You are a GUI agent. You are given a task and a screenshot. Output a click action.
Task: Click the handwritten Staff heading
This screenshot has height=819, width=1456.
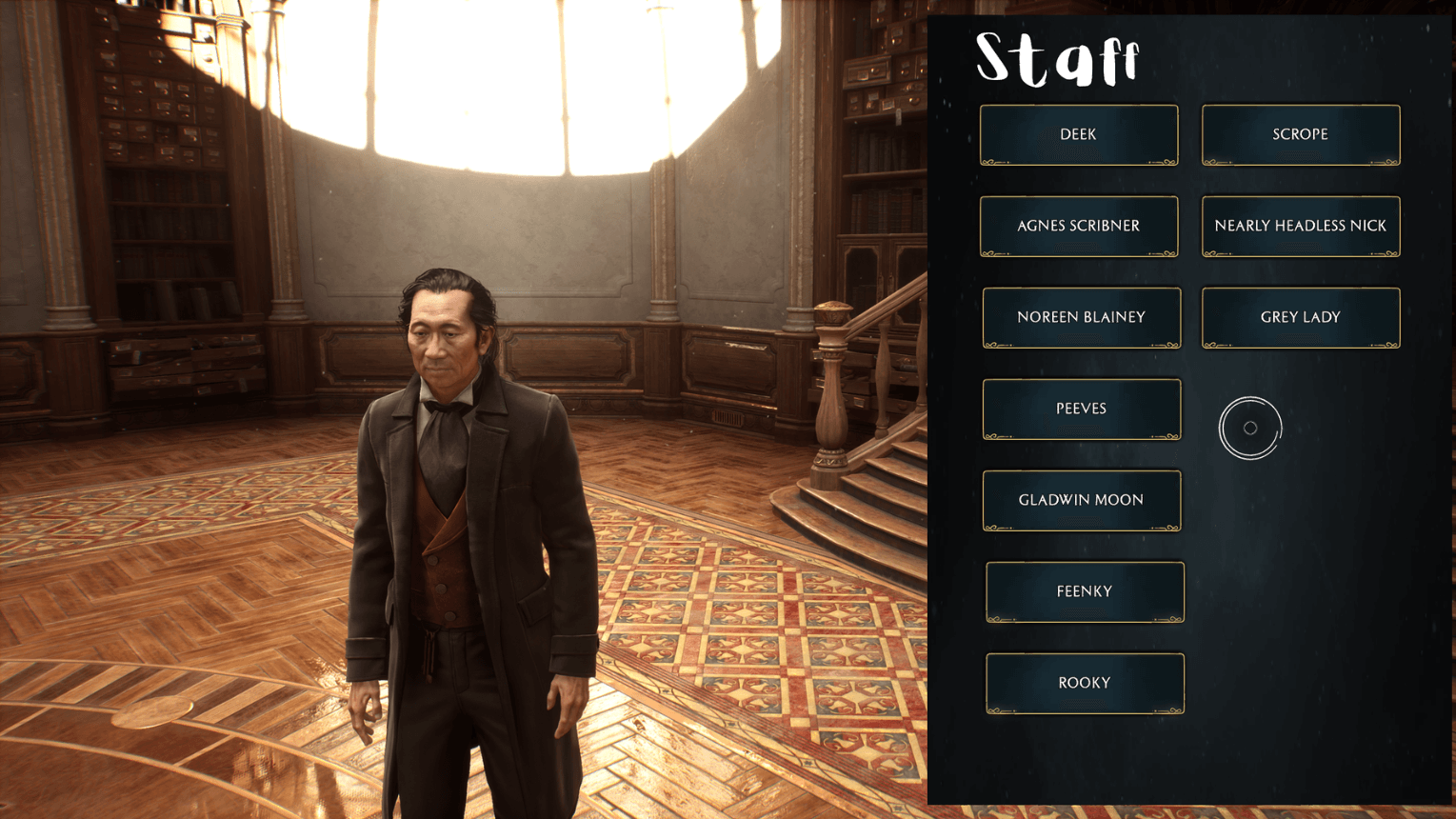(1058, 59)
